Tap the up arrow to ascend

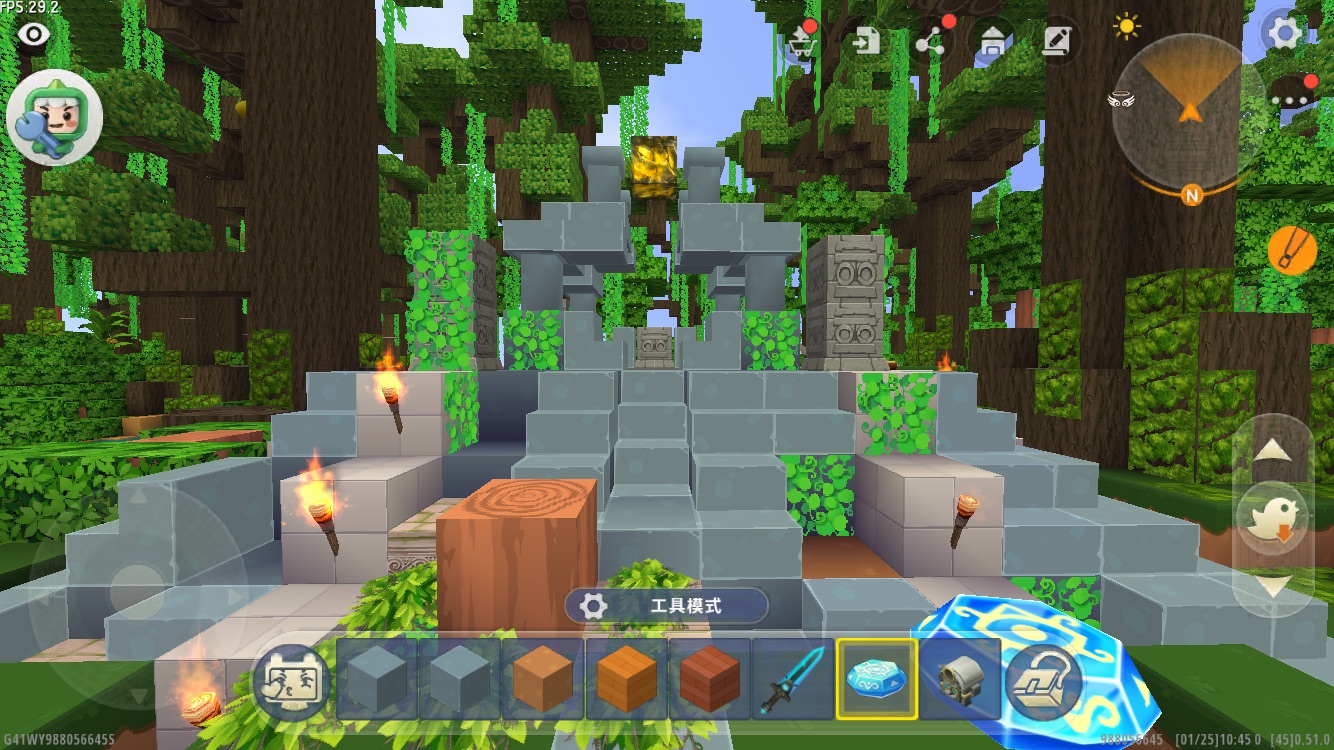click(1272, 449)
